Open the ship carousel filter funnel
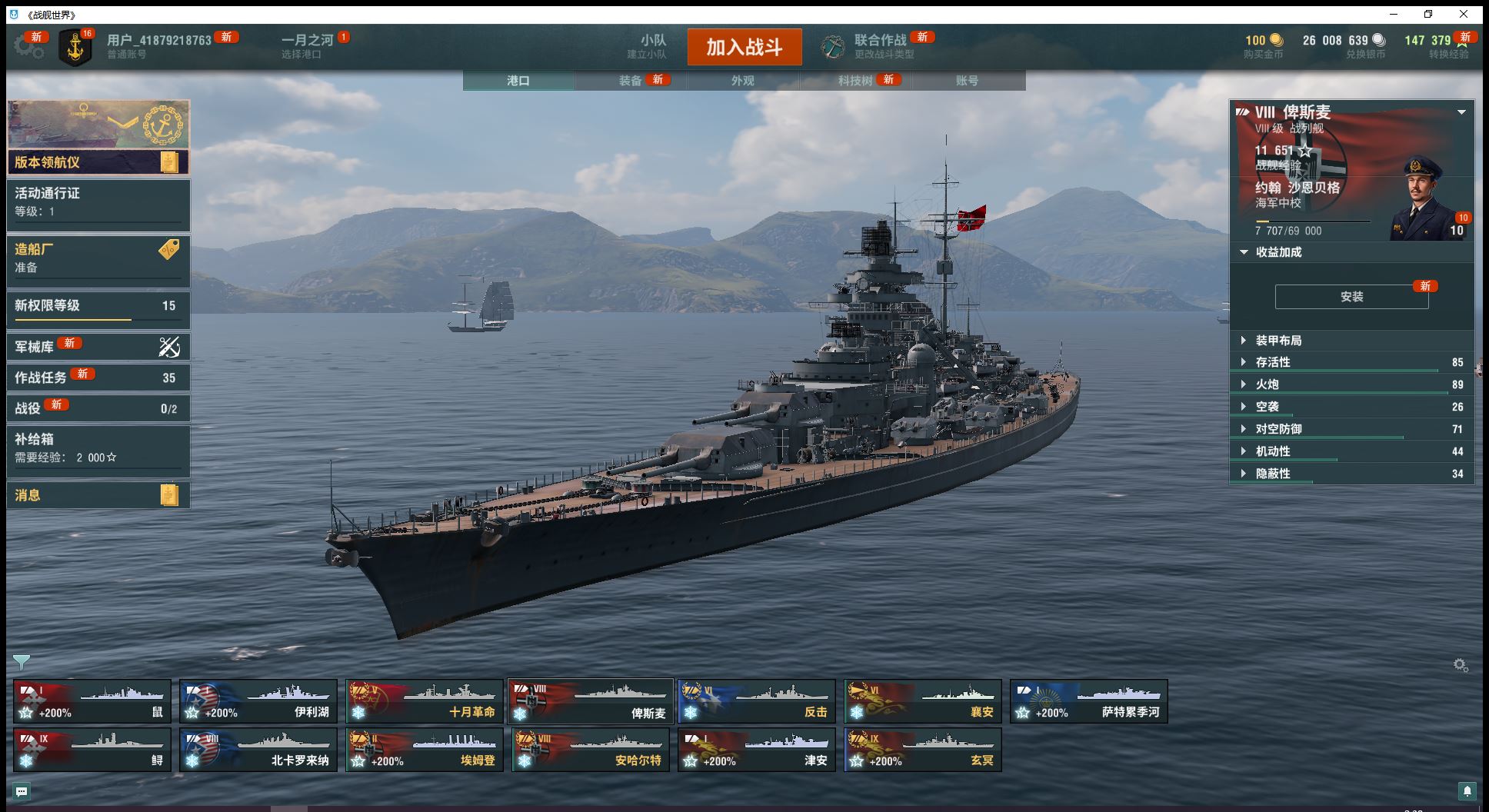The image size is (1489, 812). [22, 661]
